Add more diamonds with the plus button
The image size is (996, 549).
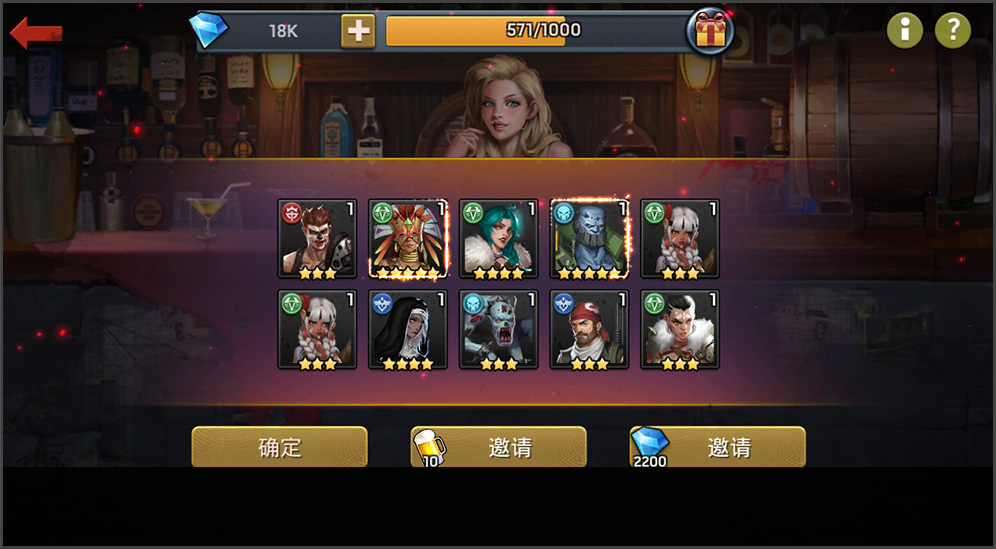(358, 31)
